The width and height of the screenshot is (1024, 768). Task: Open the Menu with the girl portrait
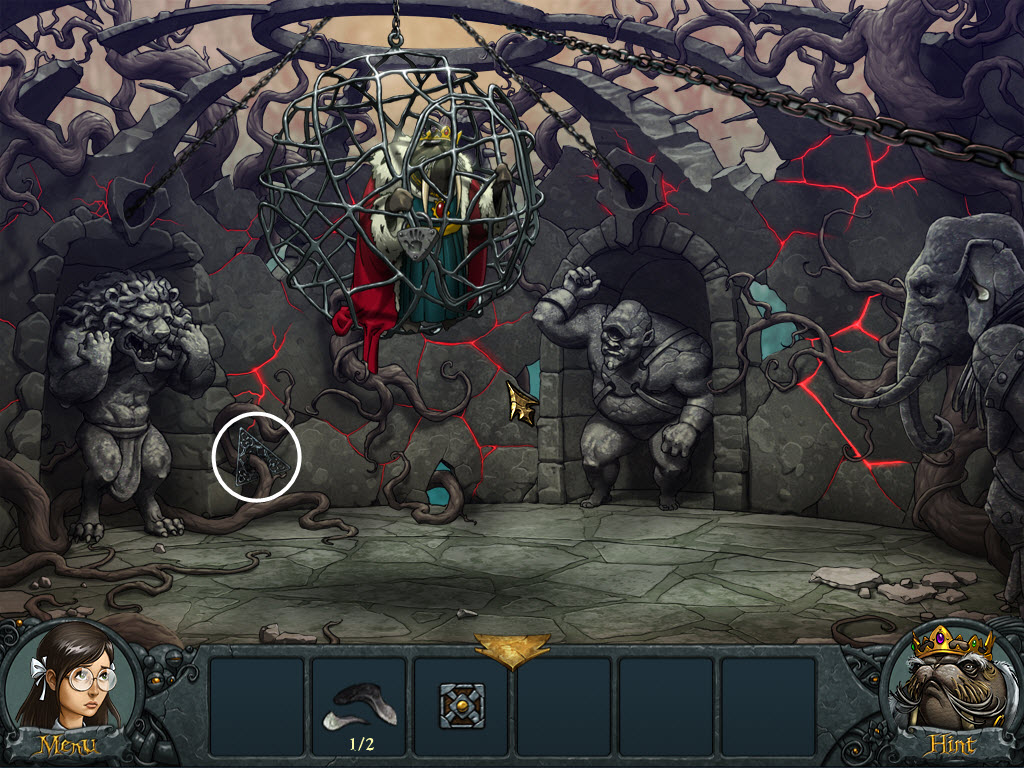click(x=68, y=700)
